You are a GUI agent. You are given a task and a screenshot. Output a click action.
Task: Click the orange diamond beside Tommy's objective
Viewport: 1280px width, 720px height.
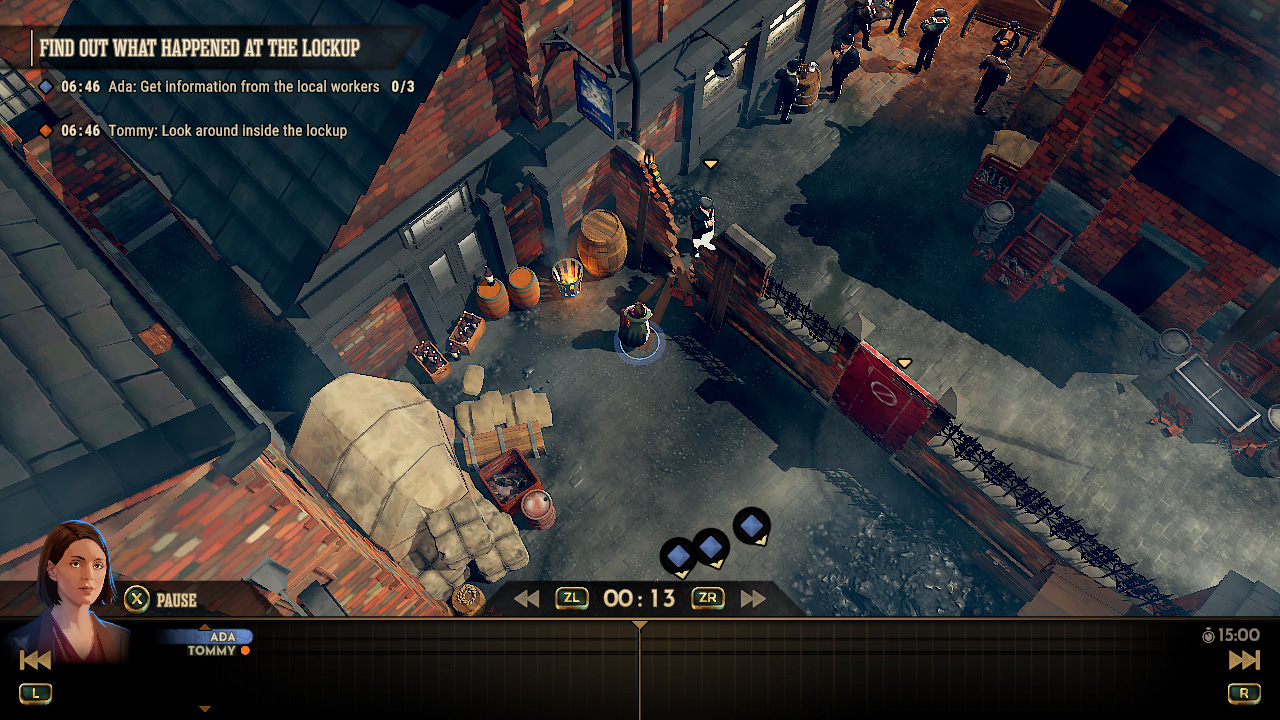[x=42, y=130]
